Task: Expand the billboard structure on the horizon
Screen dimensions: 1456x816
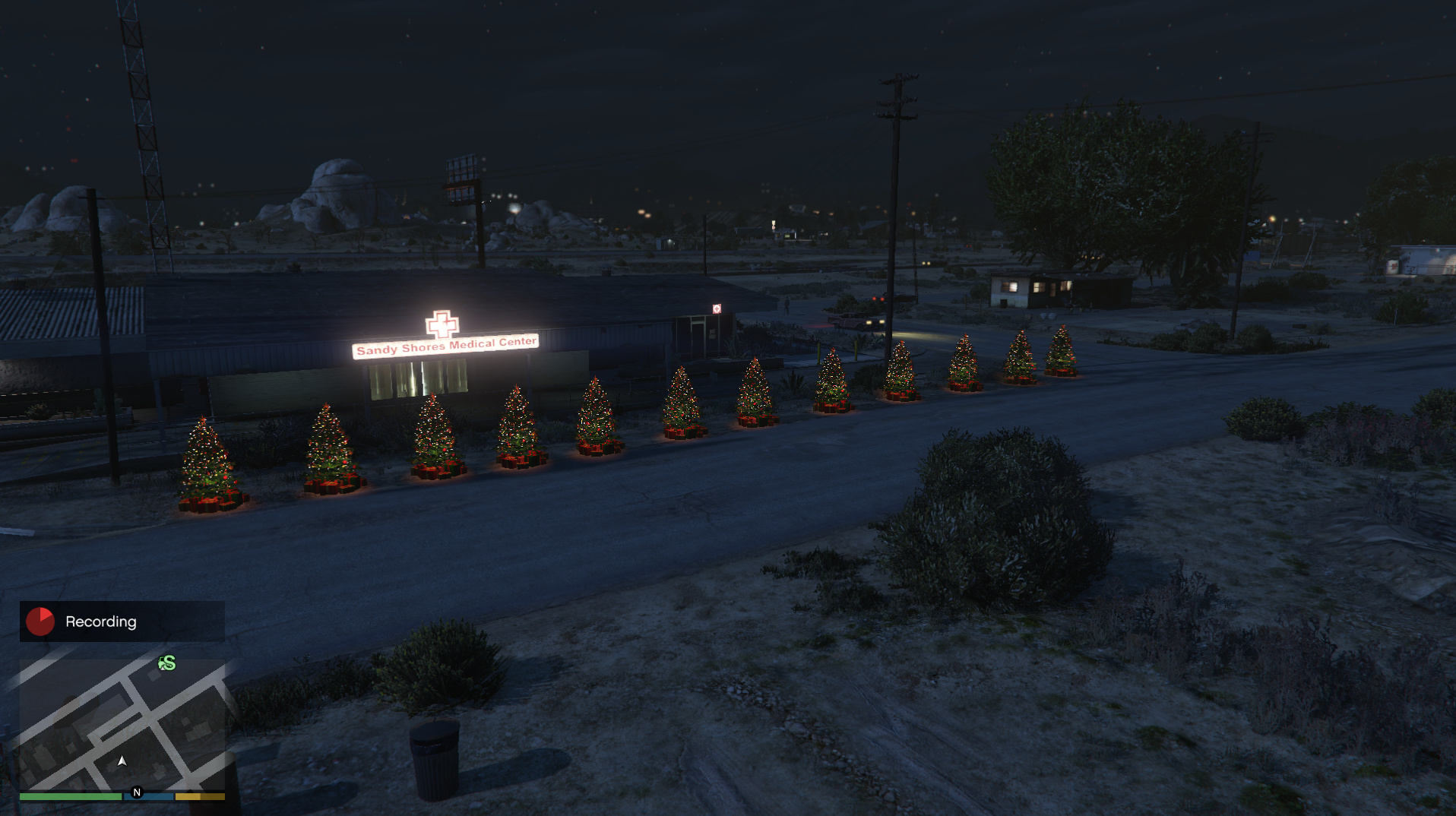Action: click(461, 175)
